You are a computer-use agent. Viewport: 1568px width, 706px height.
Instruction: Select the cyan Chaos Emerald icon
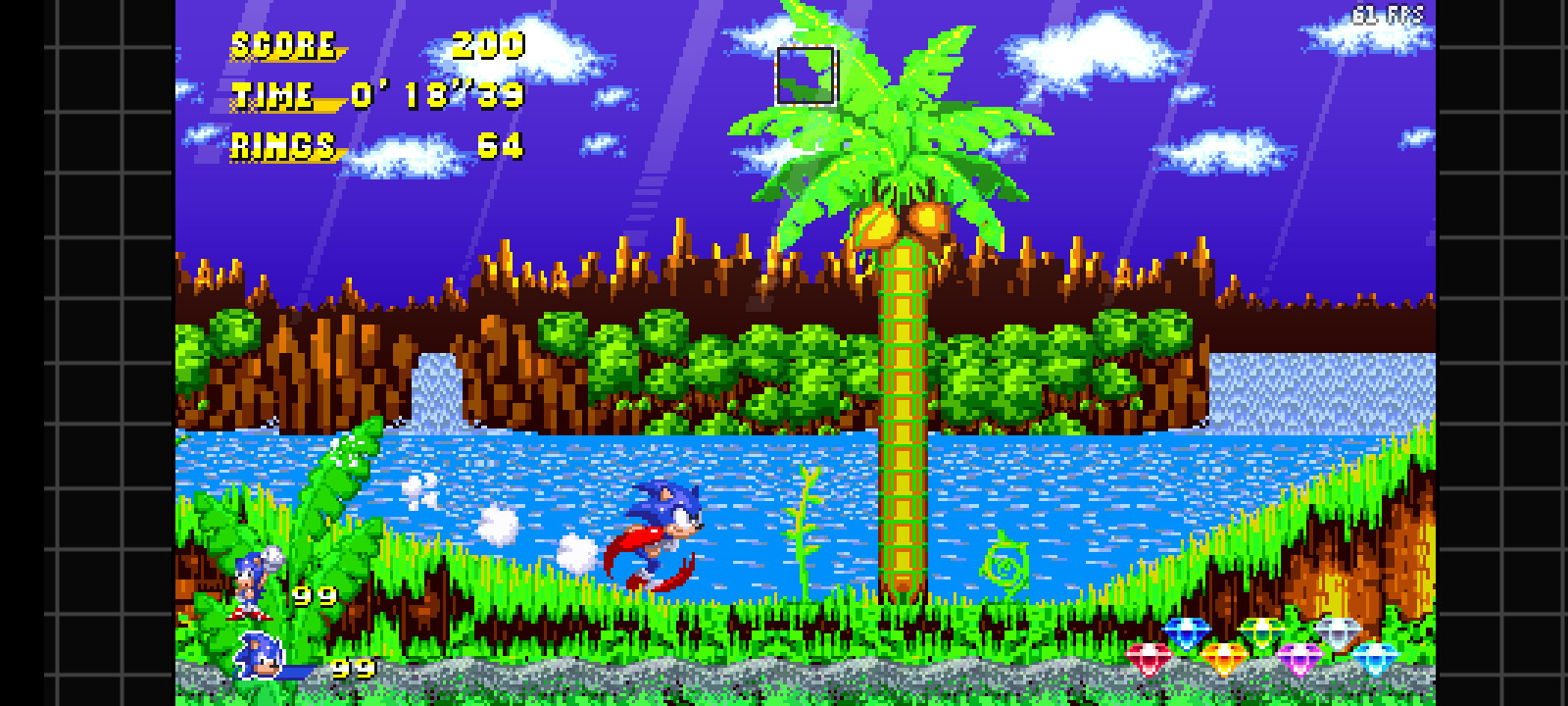[1376, 656]
